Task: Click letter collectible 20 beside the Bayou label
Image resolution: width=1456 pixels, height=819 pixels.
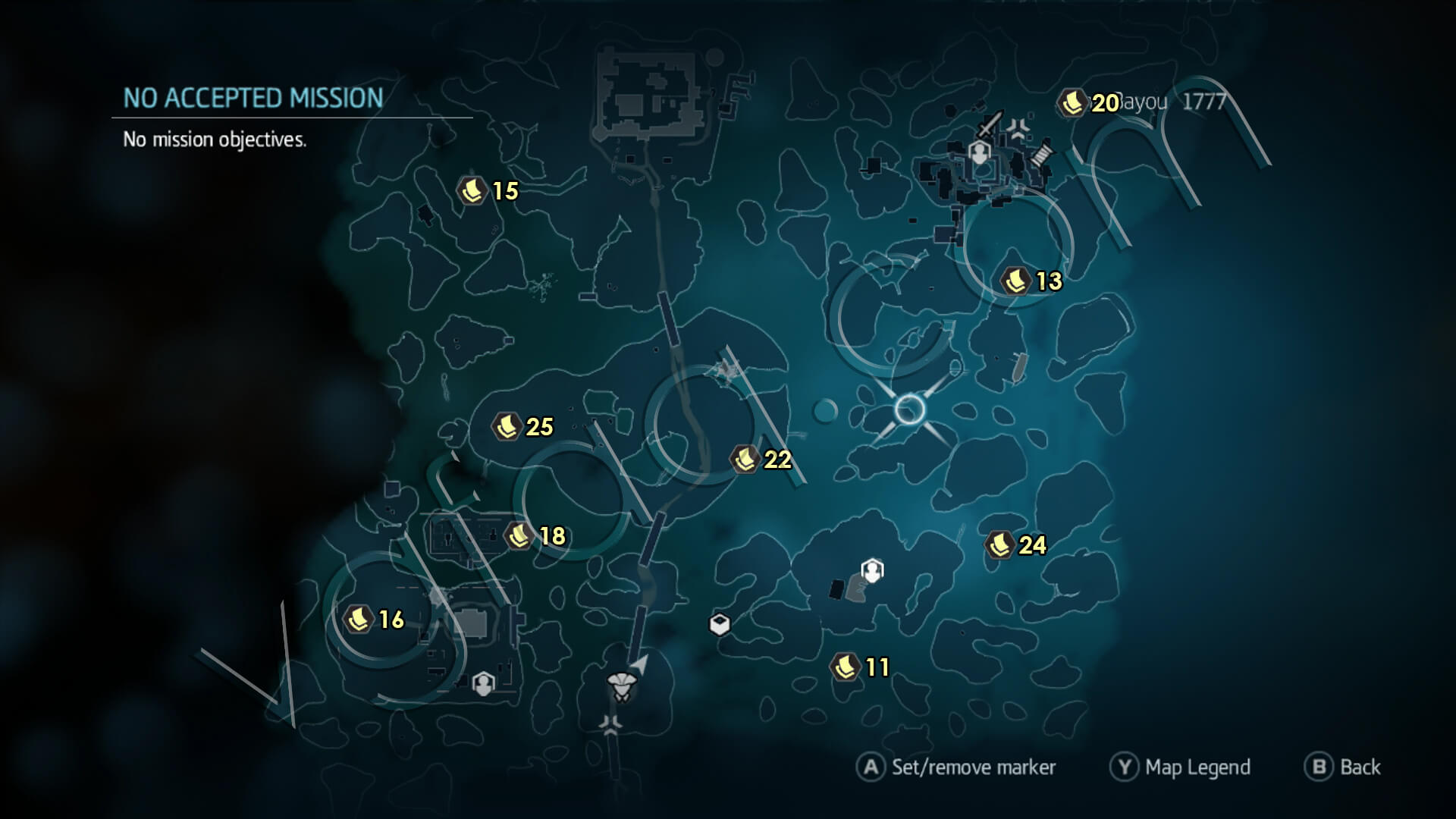Action: 1072,102
